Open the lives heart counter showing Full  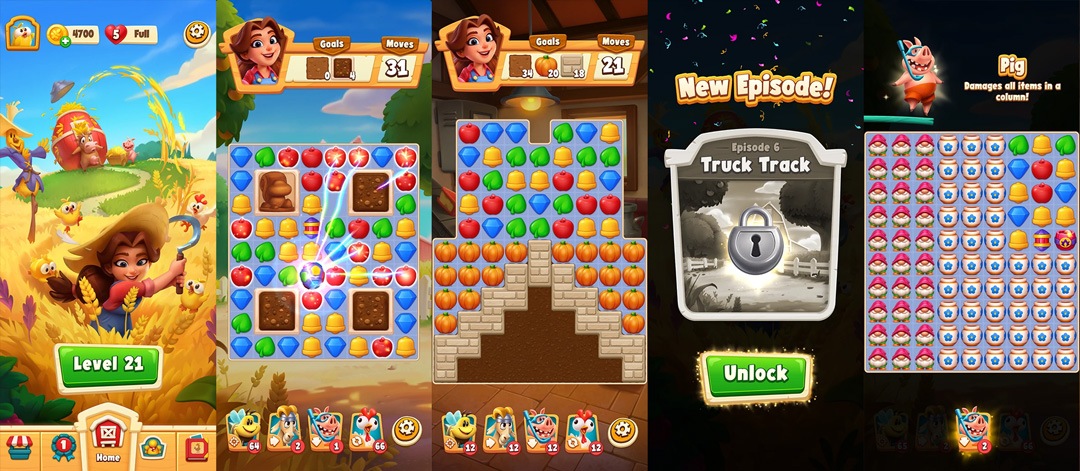pos(132,34)
